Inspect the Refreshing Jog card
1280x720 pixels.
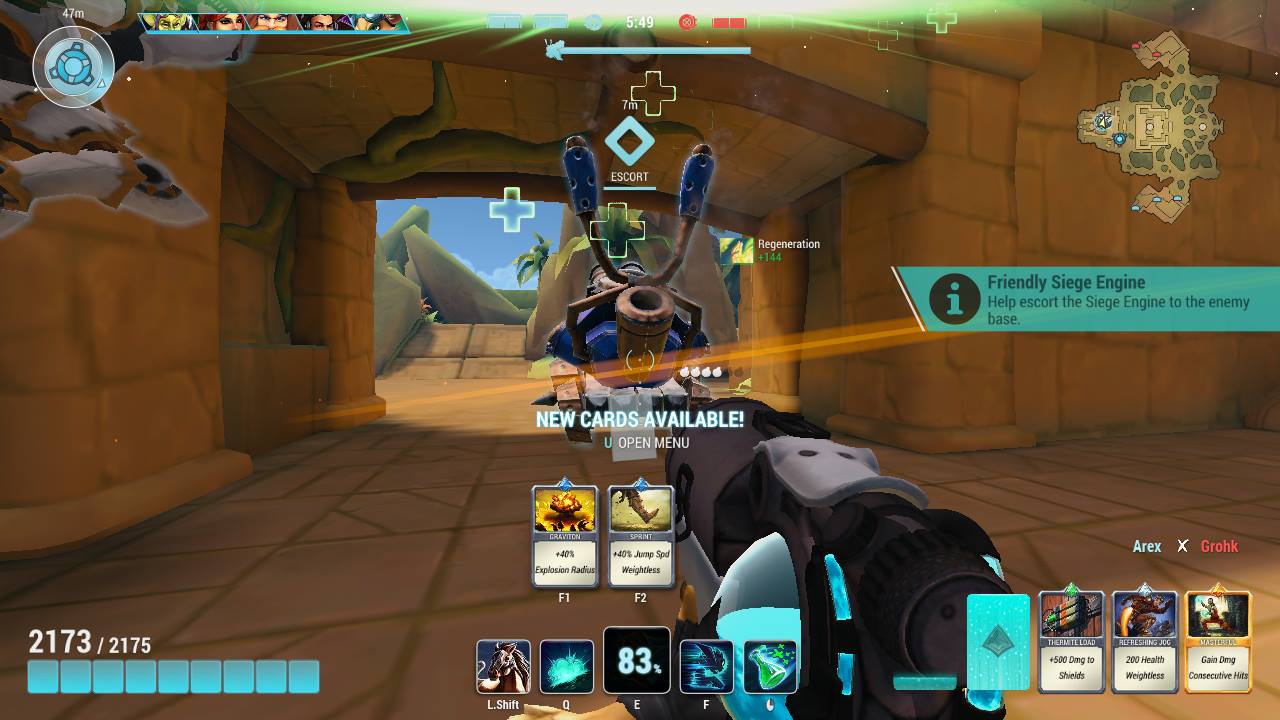pos(1145,641)
